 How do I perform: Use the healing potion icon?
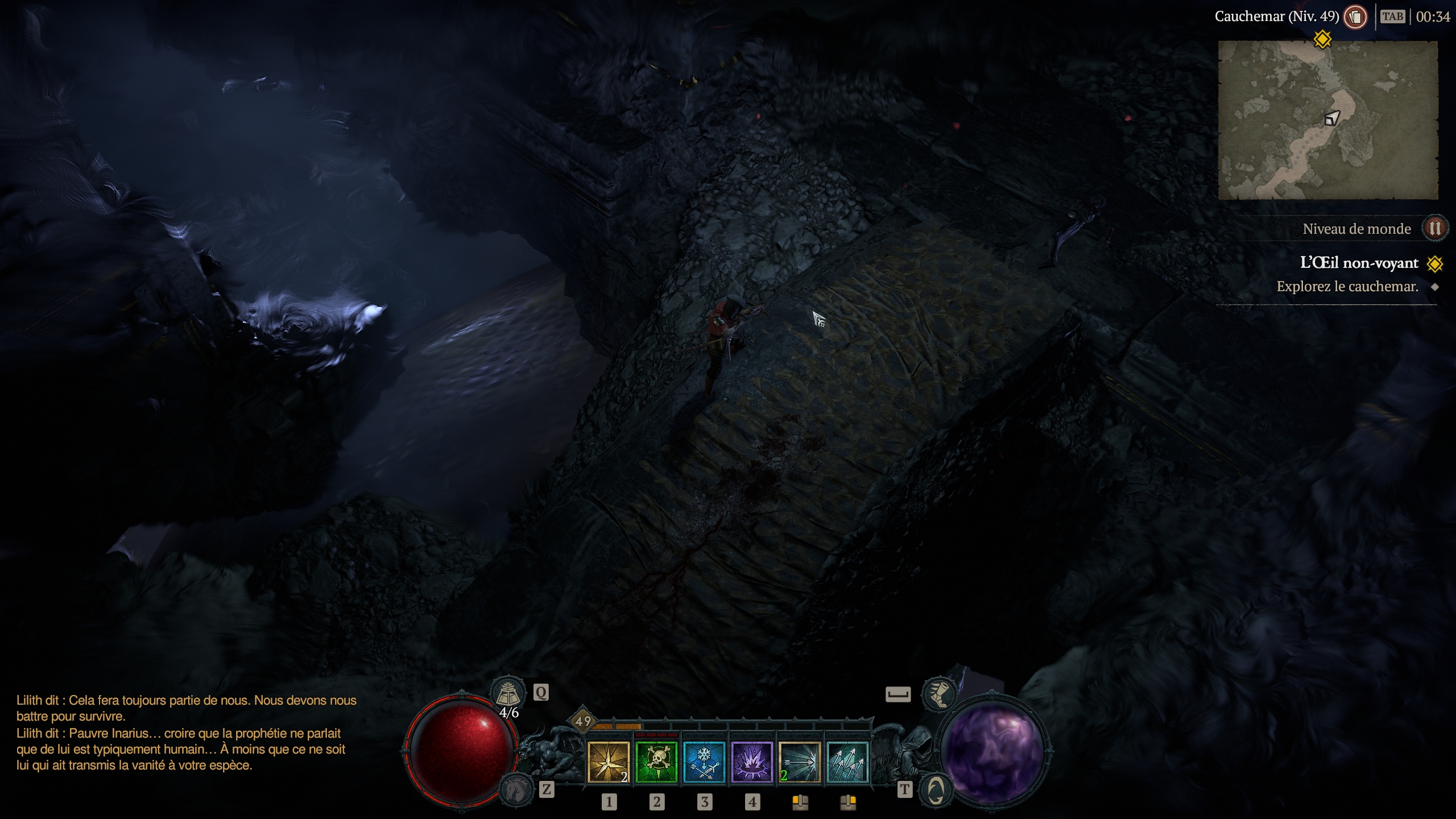[507, 693]
